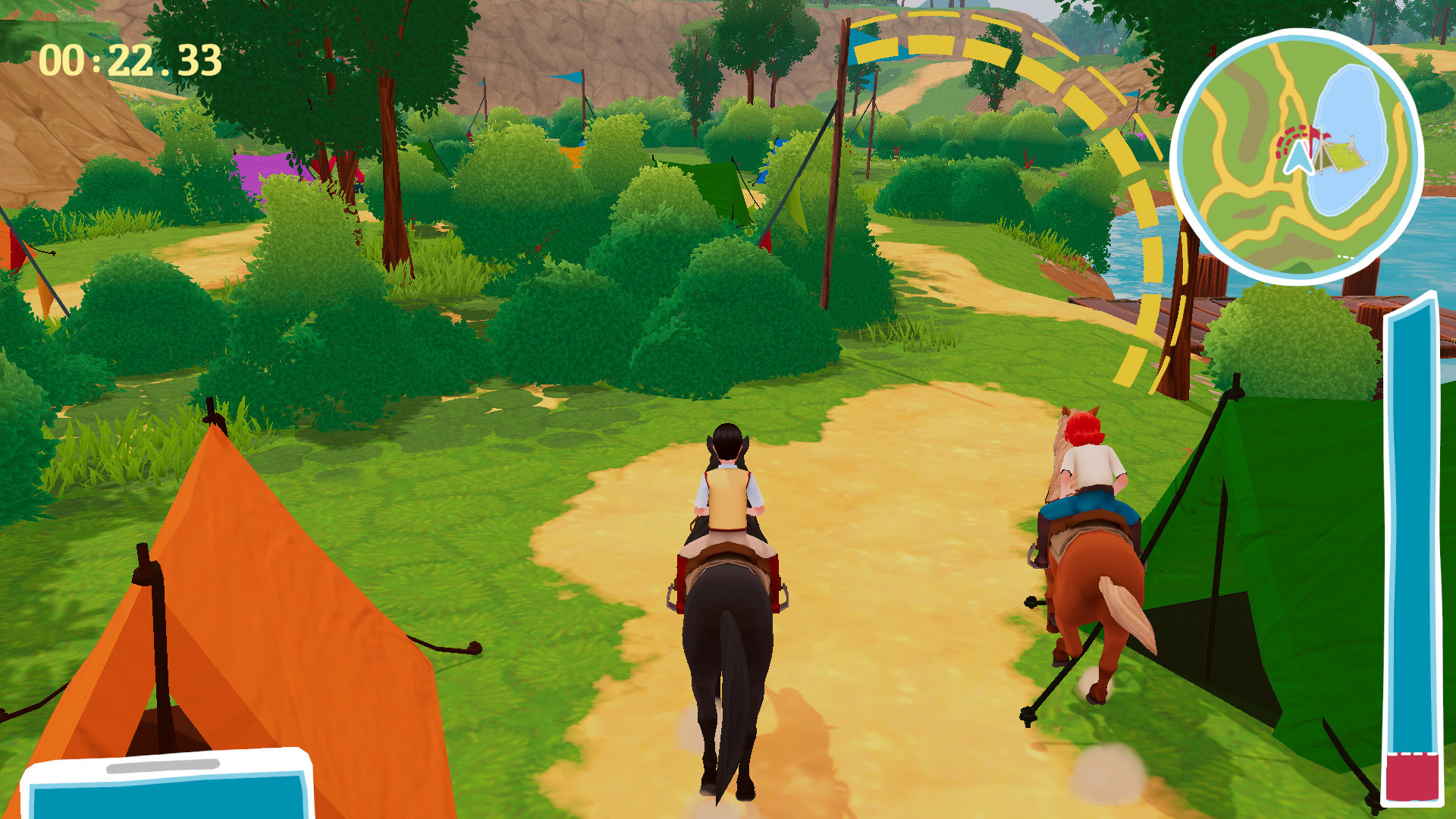
Task: Click the race timer reading 00:22.33
Action: pos(129,61)
